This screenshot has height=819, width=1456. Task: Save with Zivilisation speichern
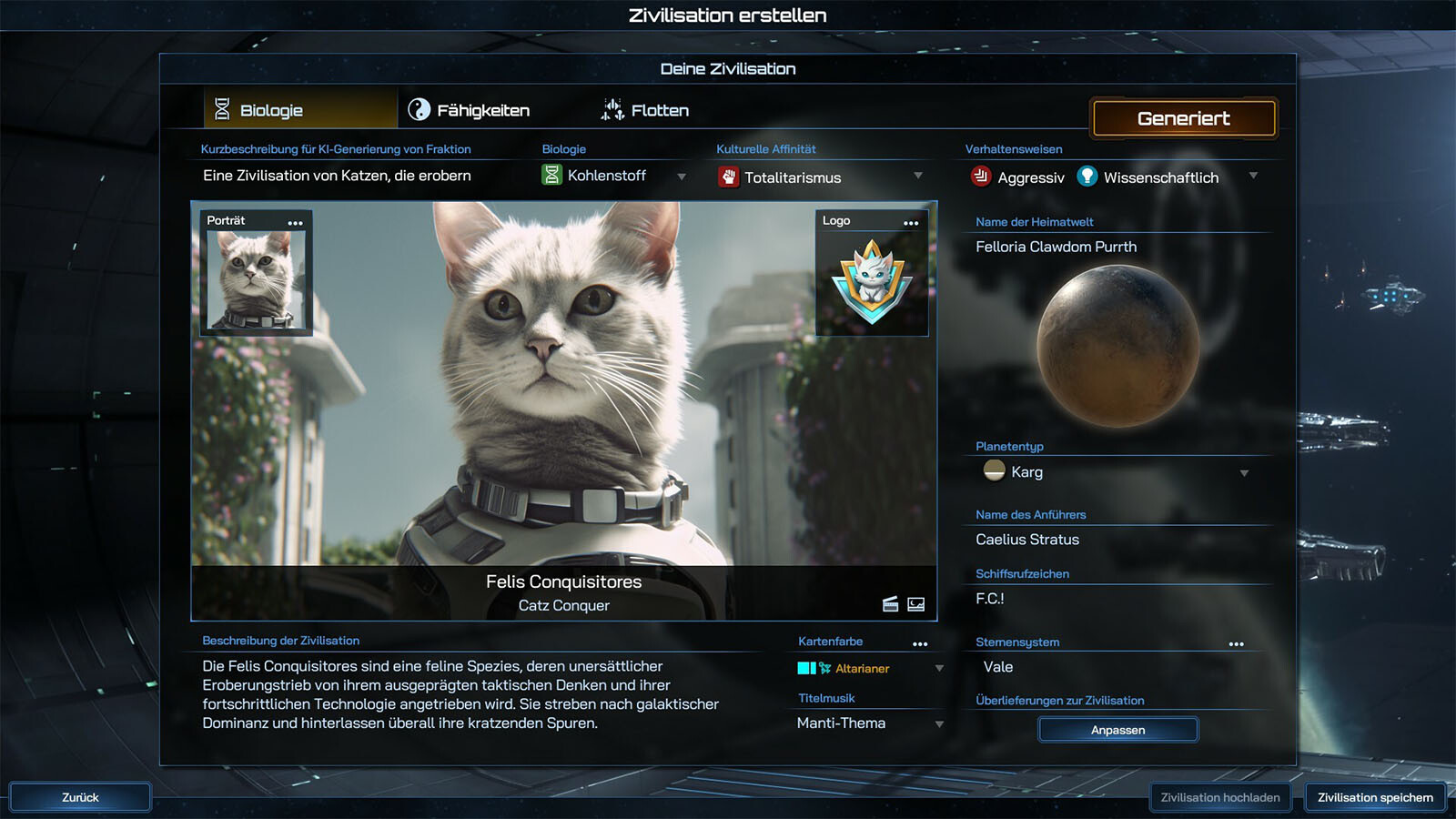1374,797
